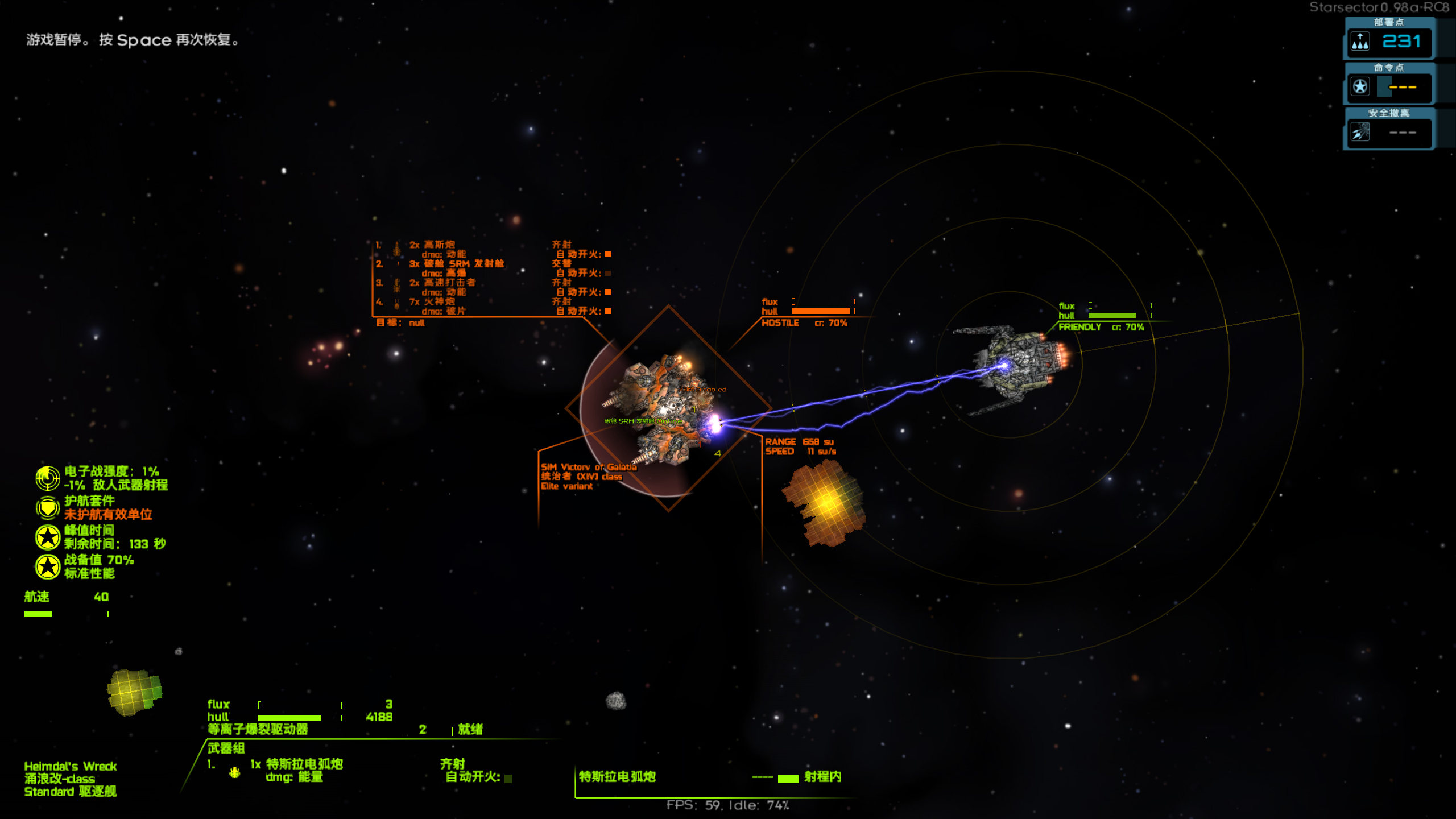Image resolution: width=1456 pixels, height=819 pixels.
Task: Click the escort package shield status icon
Action: 48,507
